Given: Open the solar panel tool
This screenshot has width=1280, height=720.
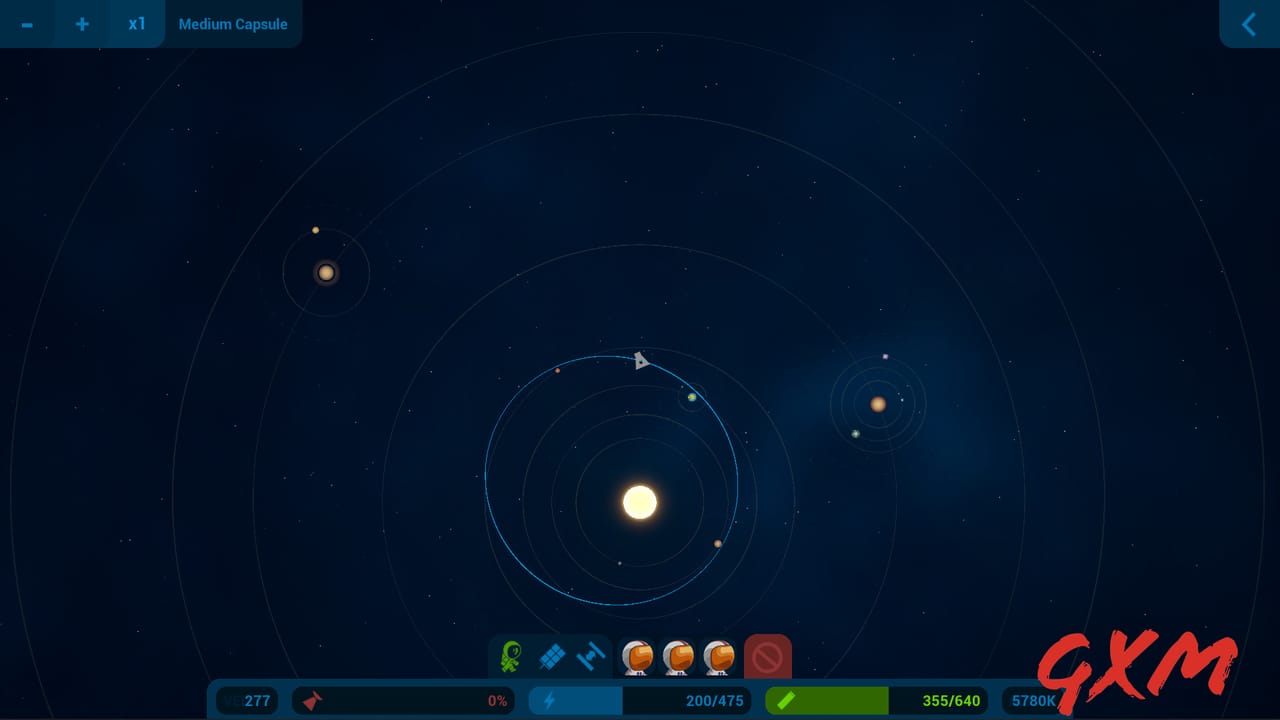Looking at the screenshot, I should click(550, 657).
